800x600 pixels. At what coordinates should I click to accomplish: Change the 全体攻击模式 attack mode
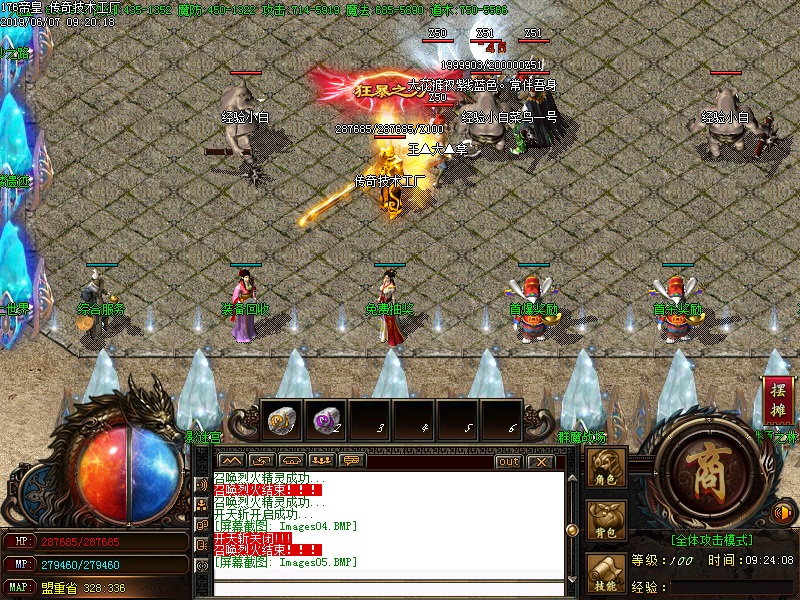713,540
